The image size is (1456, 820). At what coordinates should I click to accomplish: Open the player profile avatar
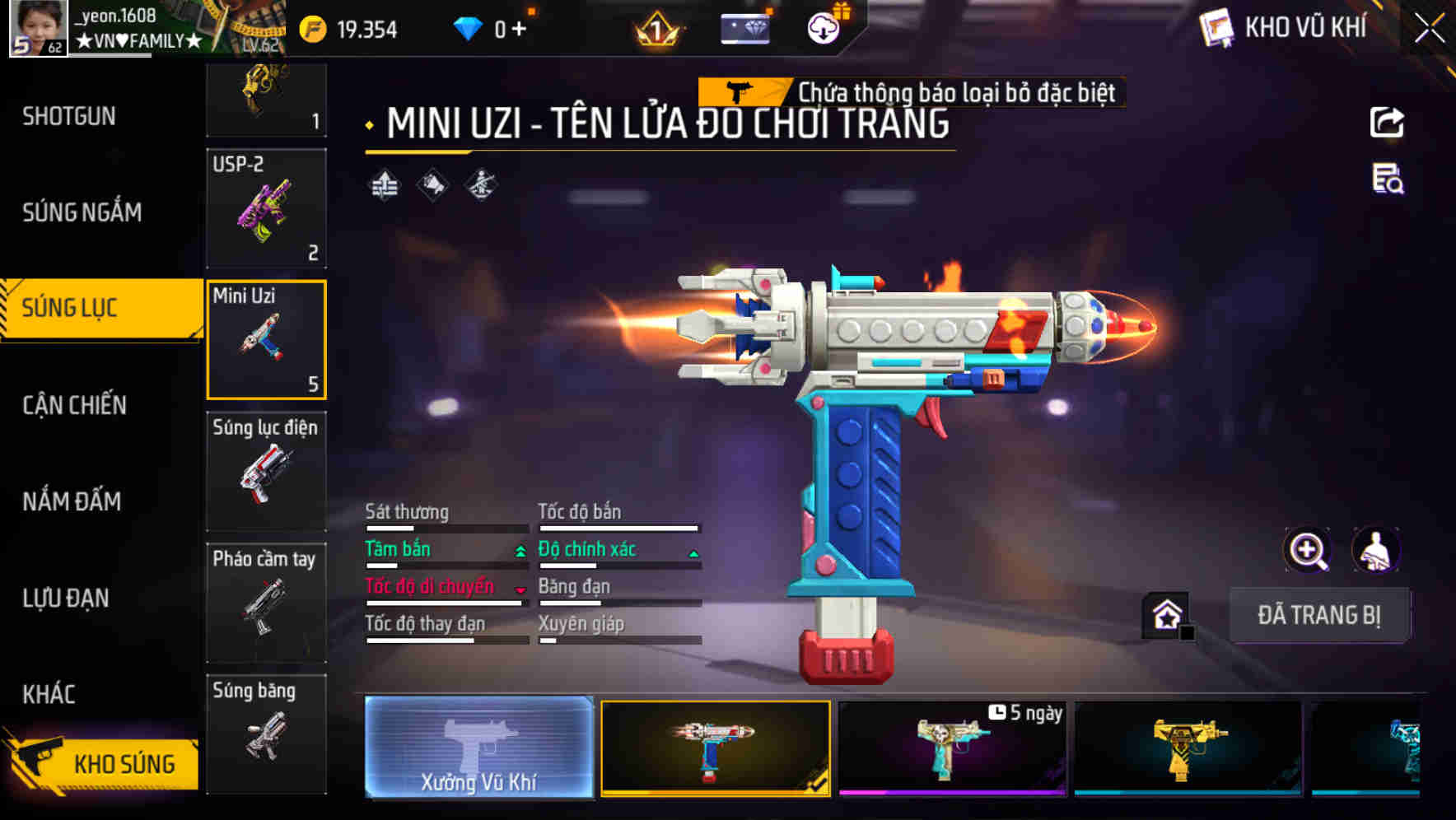38,28
